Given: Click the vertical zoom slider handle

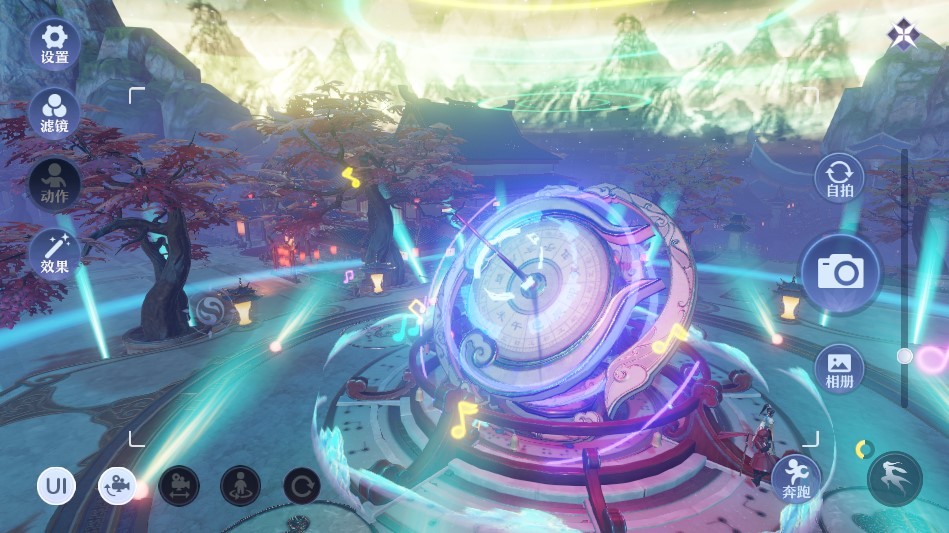Looking at the screenshot, I should click(x=905, y=356).
